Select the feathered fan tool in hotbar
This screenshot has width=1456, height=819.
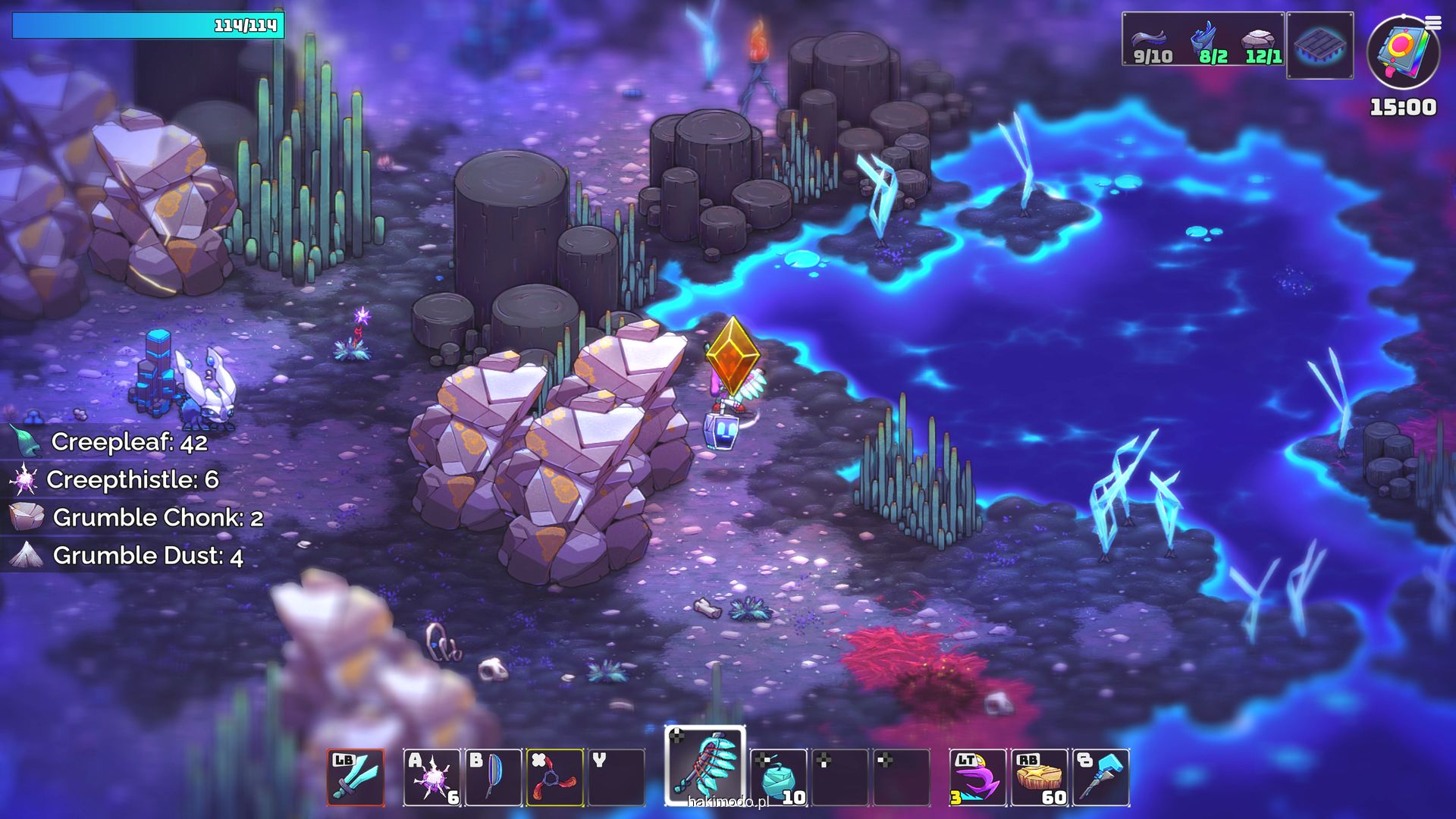(x=705, y=766)
